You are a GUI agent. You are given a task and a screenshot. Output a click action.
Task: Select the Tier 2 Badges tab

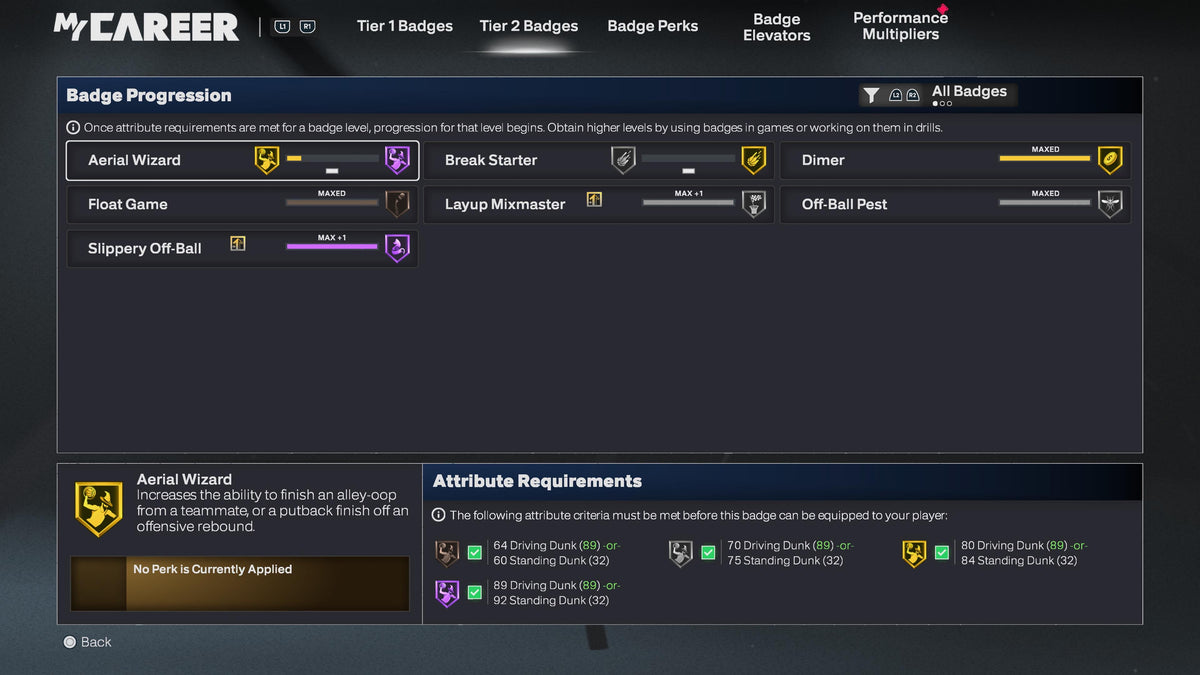point(528,26)
